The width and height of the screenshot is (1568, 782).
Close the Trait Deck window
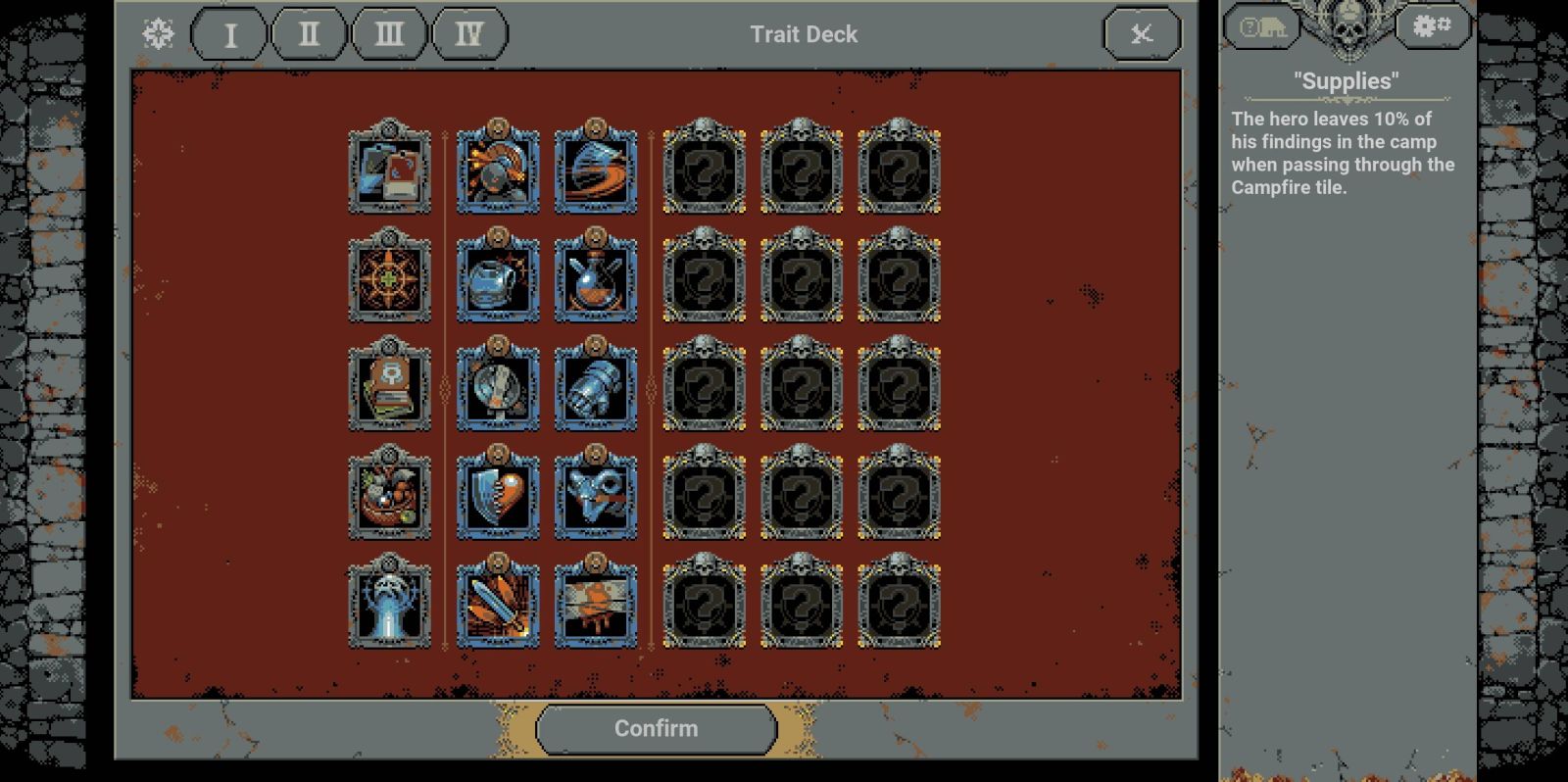tap(1142, 35)
